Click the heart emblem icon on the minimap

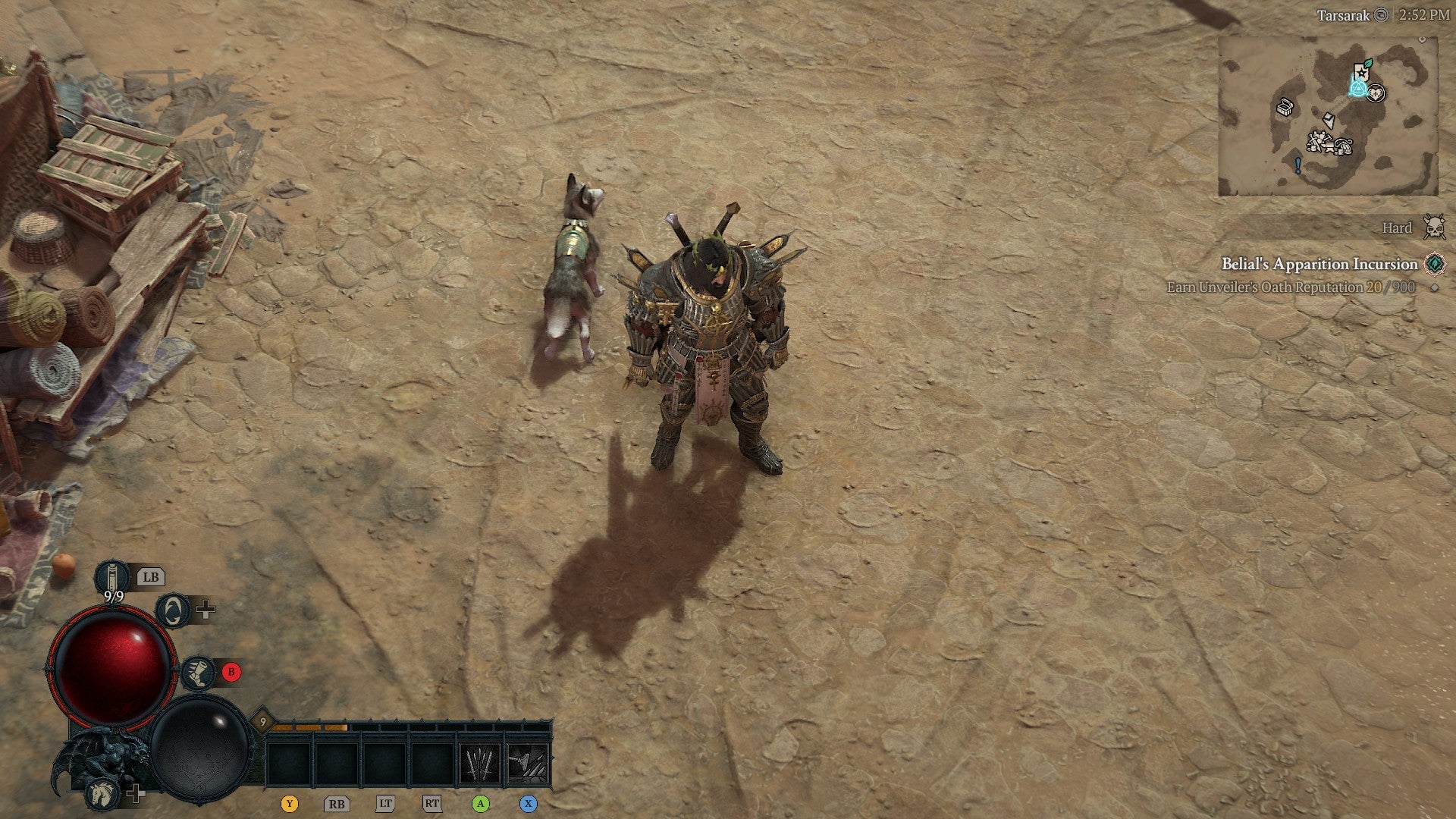tap(1376, 93)
